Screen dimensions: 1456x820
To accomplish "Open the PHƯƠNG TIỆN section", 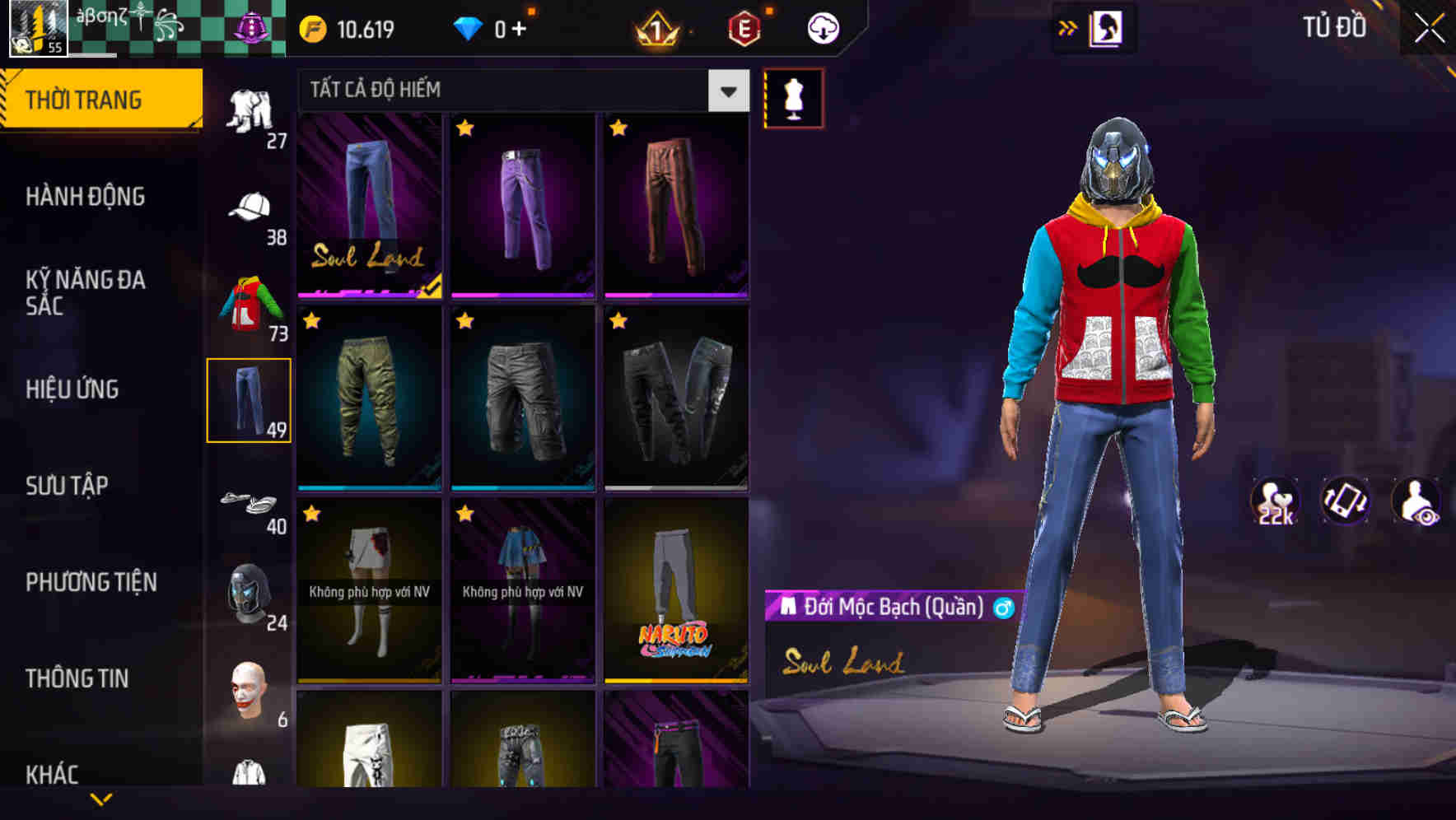I will pos(91,581).
